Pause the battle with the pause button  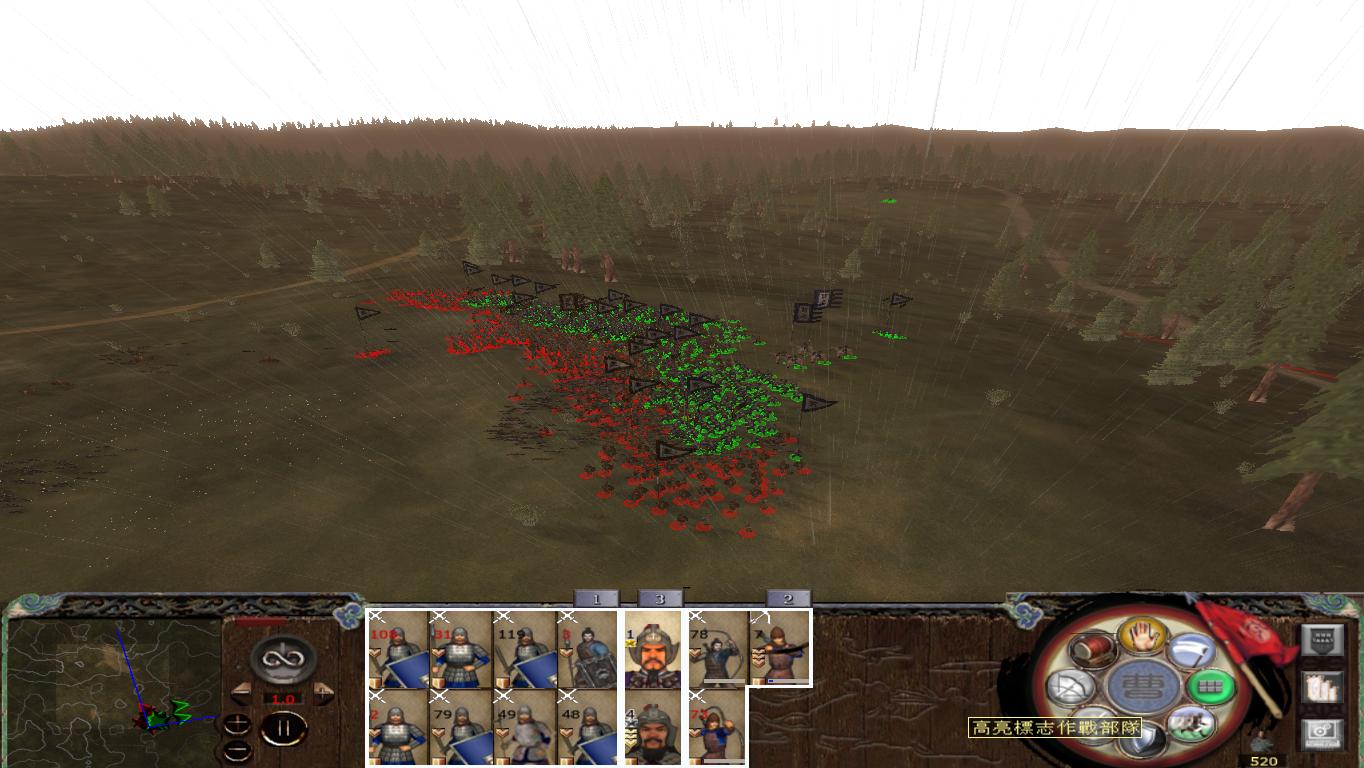coord(283,728)
